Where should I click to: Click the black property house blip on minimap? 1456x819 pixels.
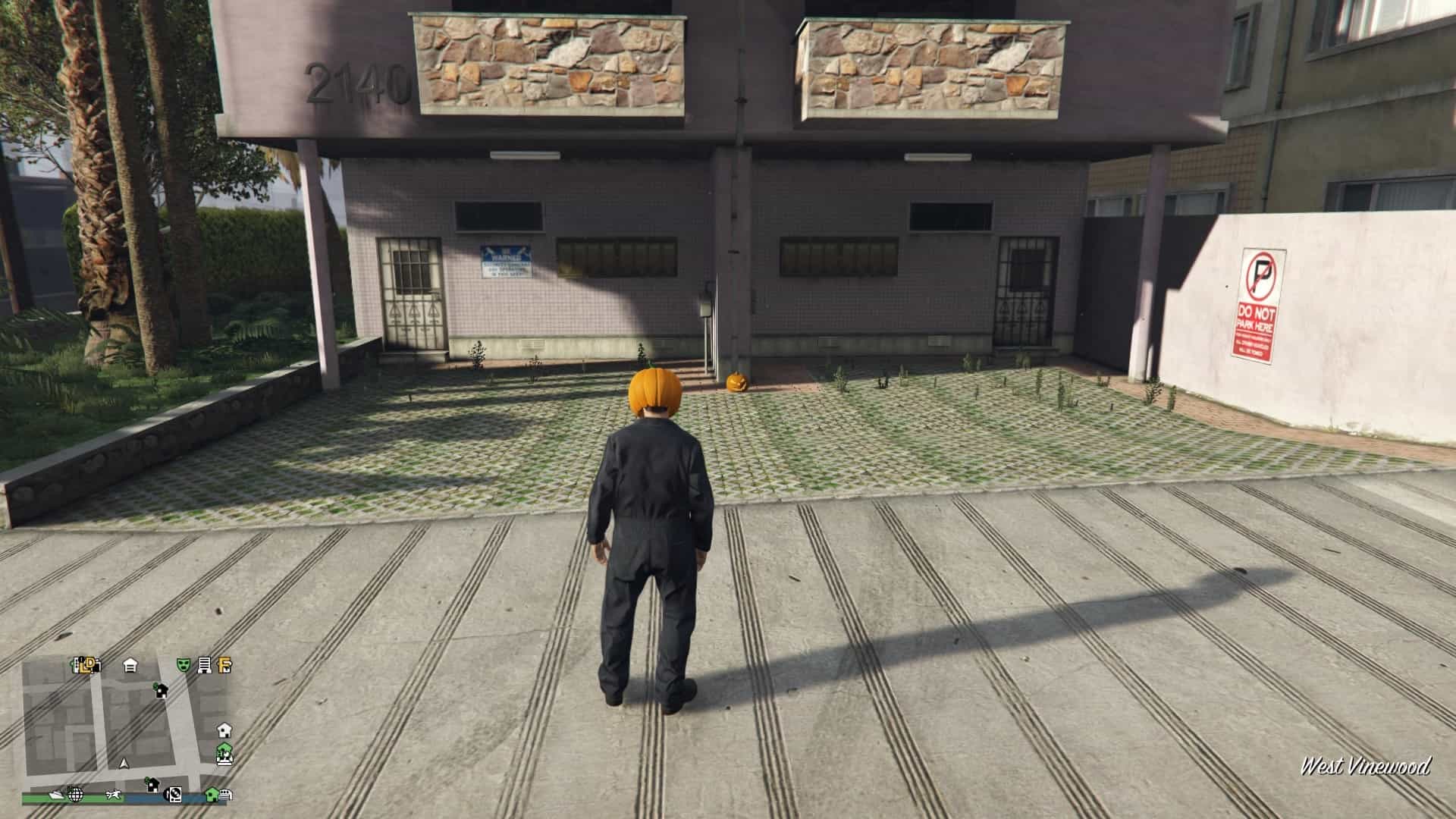(162, 692)
